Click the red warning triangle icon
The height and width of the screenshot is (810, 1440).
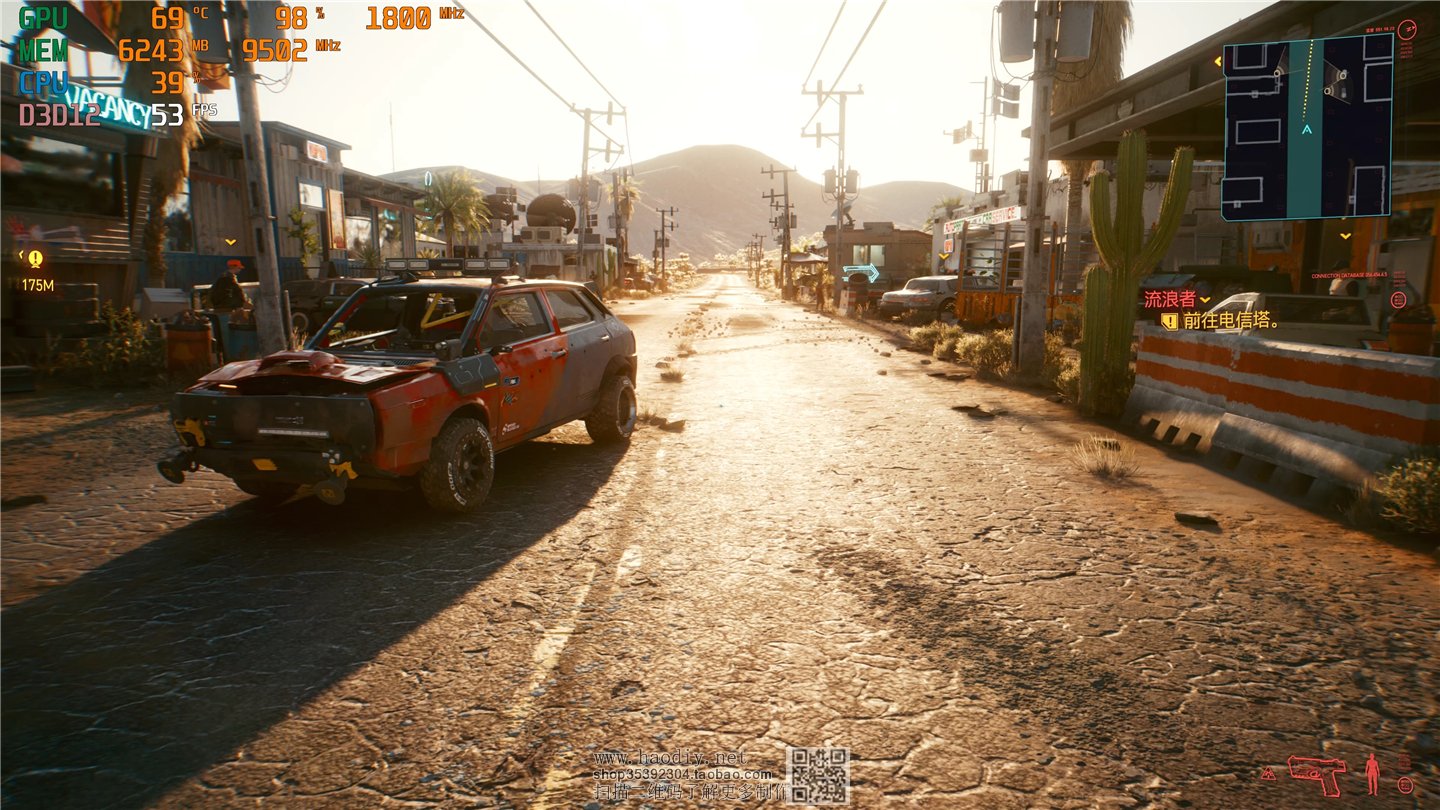(x=1269, y=774)
